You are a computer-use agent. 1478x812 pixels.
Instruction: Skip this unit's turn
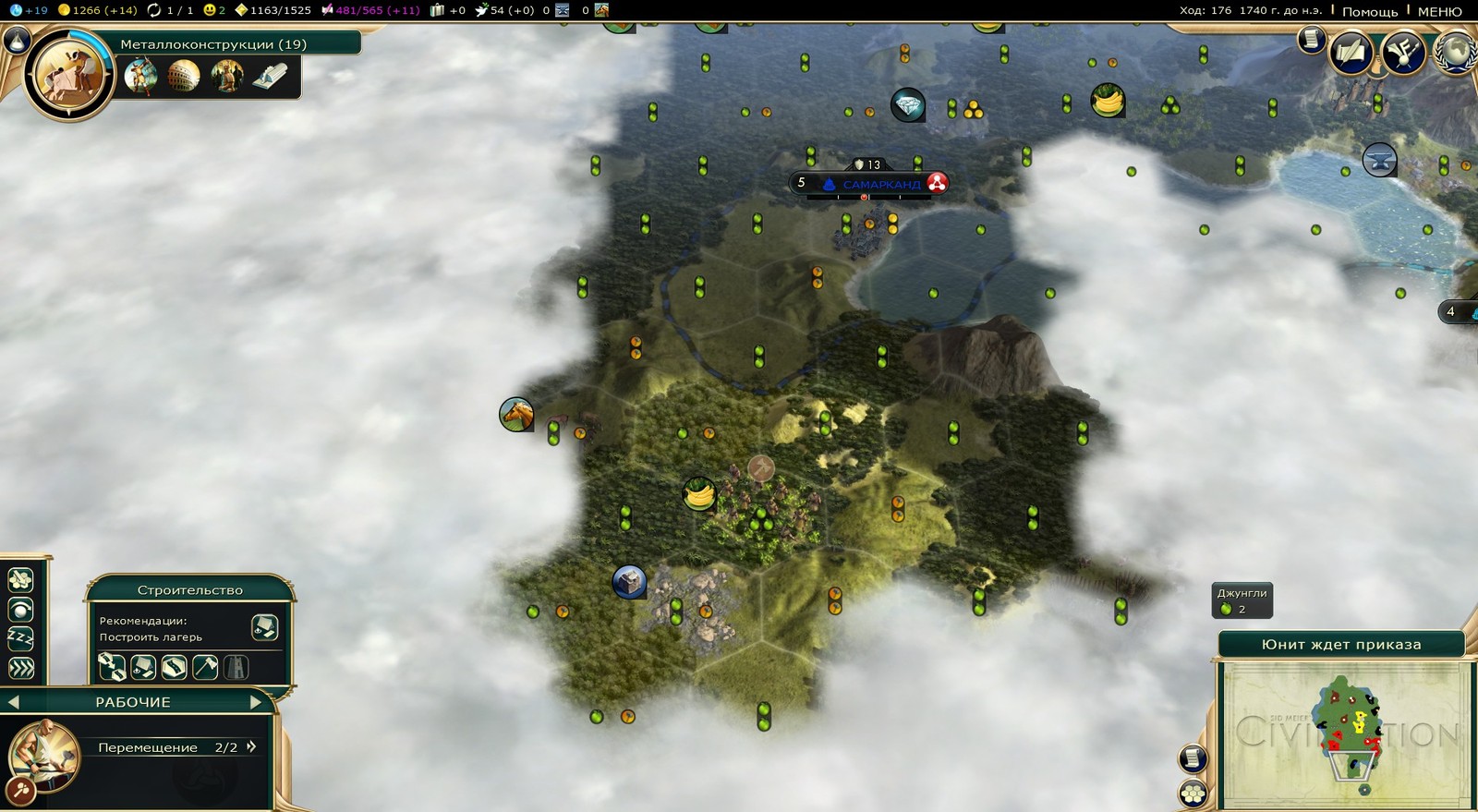click(20, 668)
